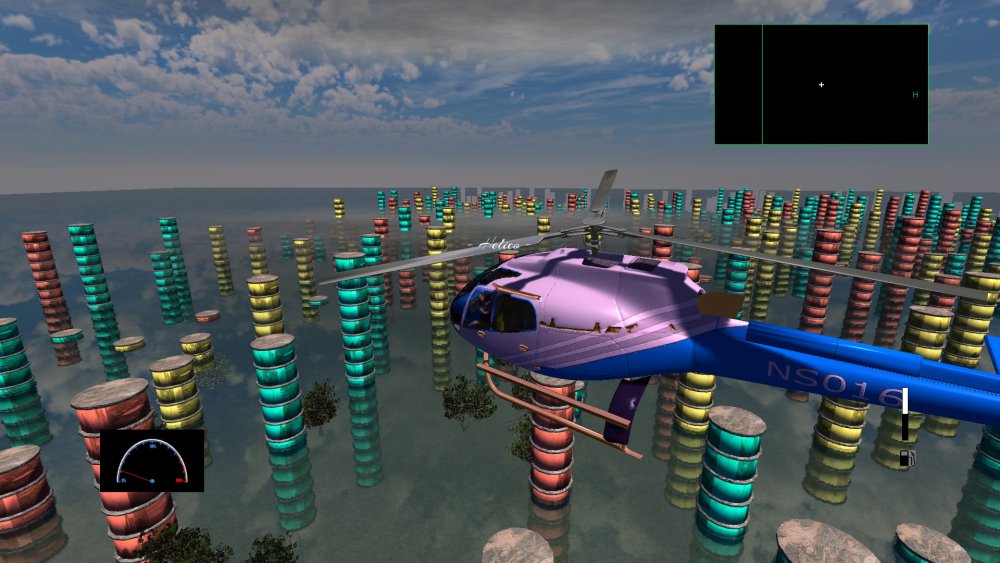Click the white crosshair marker on the radar
This screenshot has height=563, width=1000.
click(822, 85)
